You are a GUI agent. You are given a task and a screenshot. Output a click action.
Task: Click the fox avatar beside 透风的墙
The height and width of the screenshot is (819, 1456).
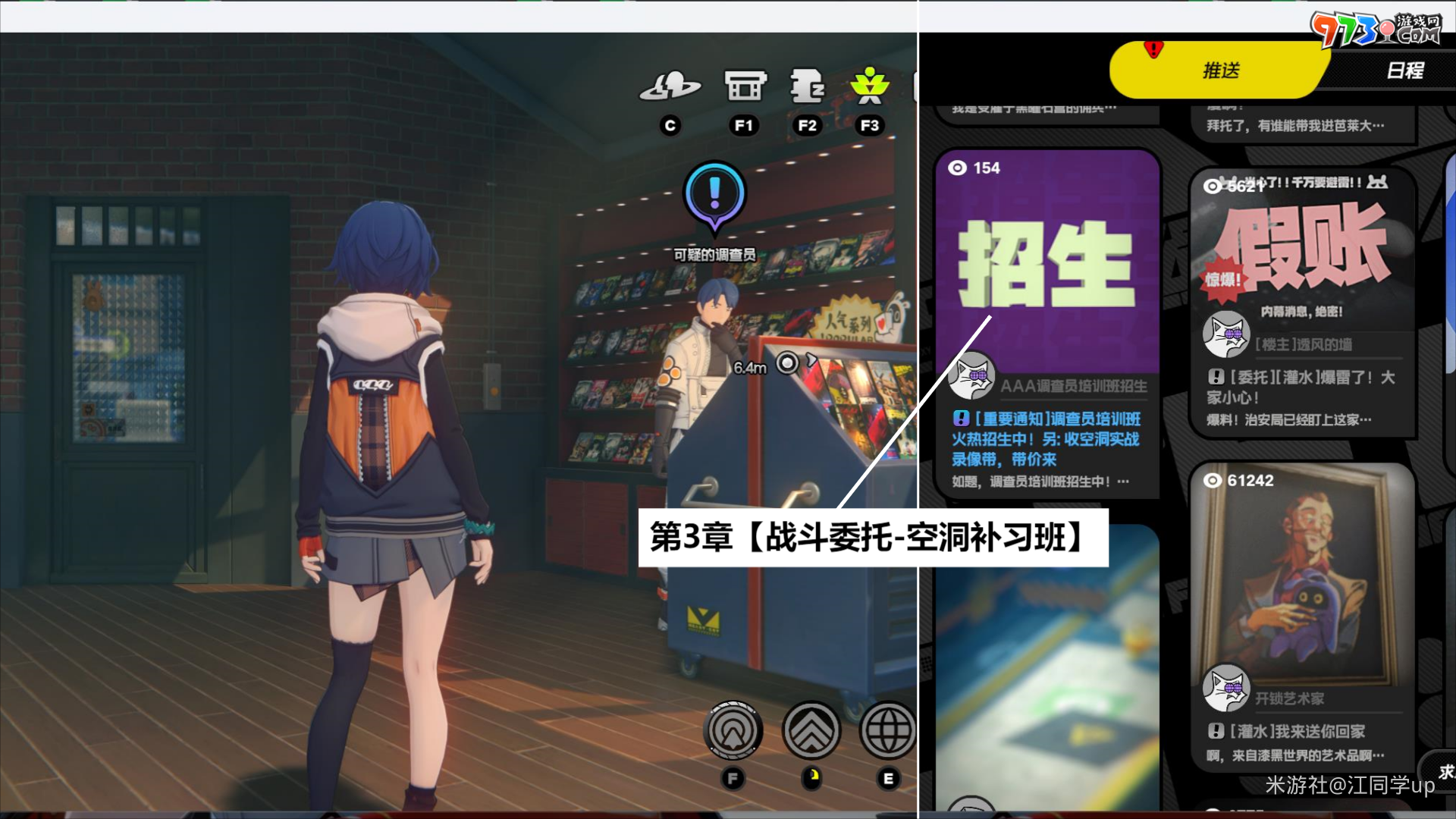1226,336
